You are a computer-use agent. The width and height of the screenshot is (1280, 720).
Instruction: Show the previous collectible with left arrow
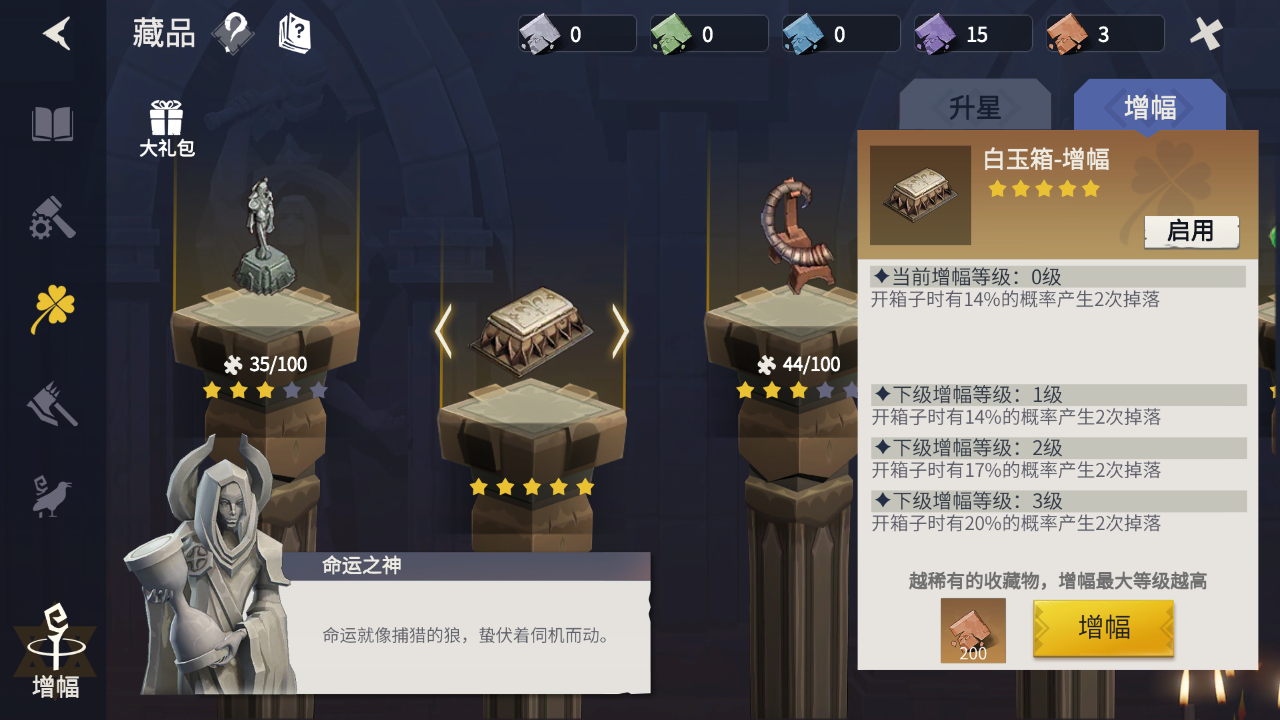[443, 332]
